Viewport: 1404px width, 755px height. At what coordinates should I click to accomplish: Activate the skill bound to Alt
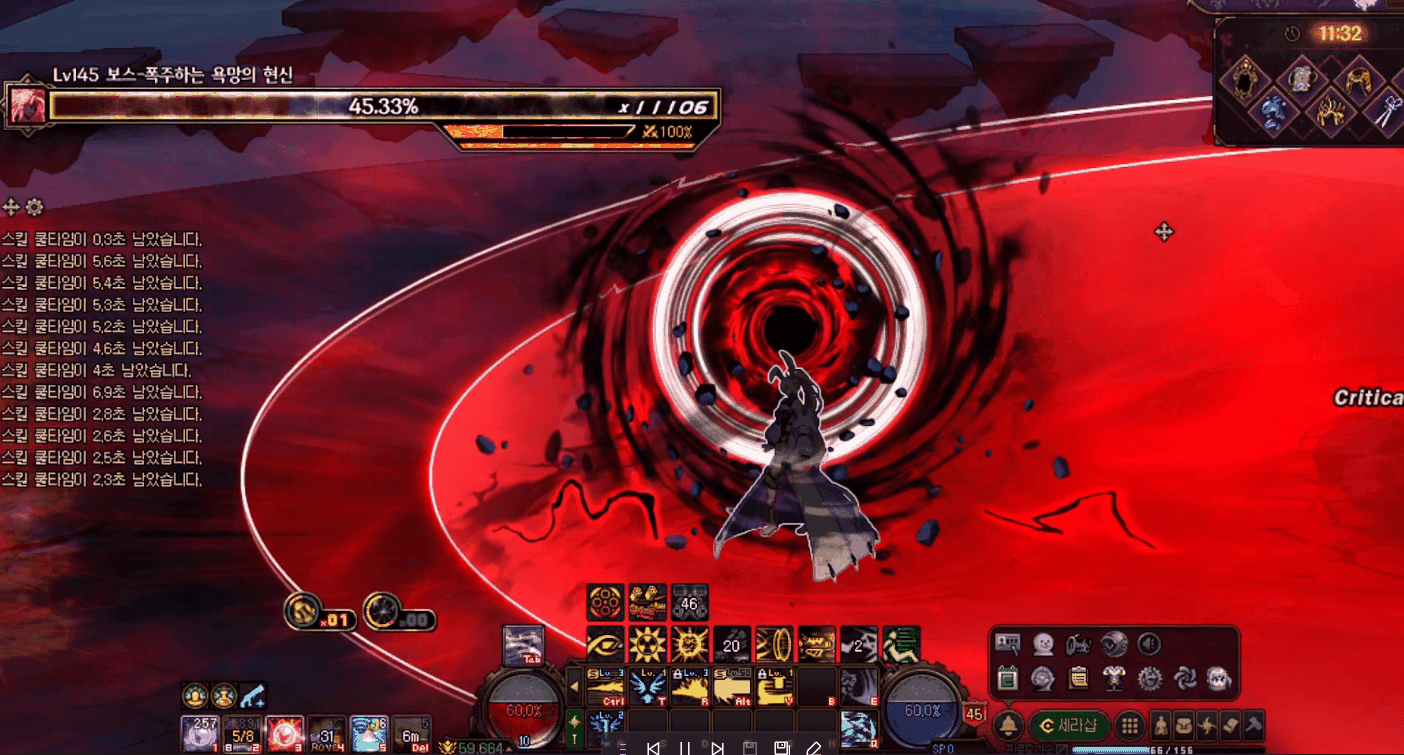pos(733,684)
